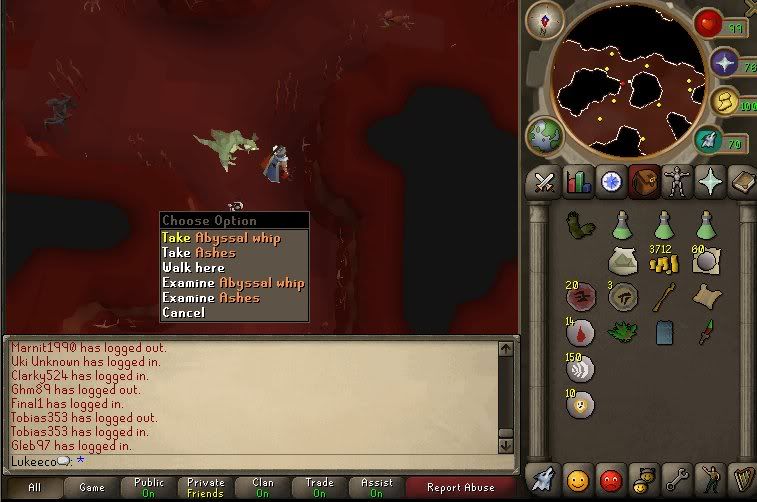757x502 pixels.
Task: Switch chat filter to Game tab
Action: [92, 488]
